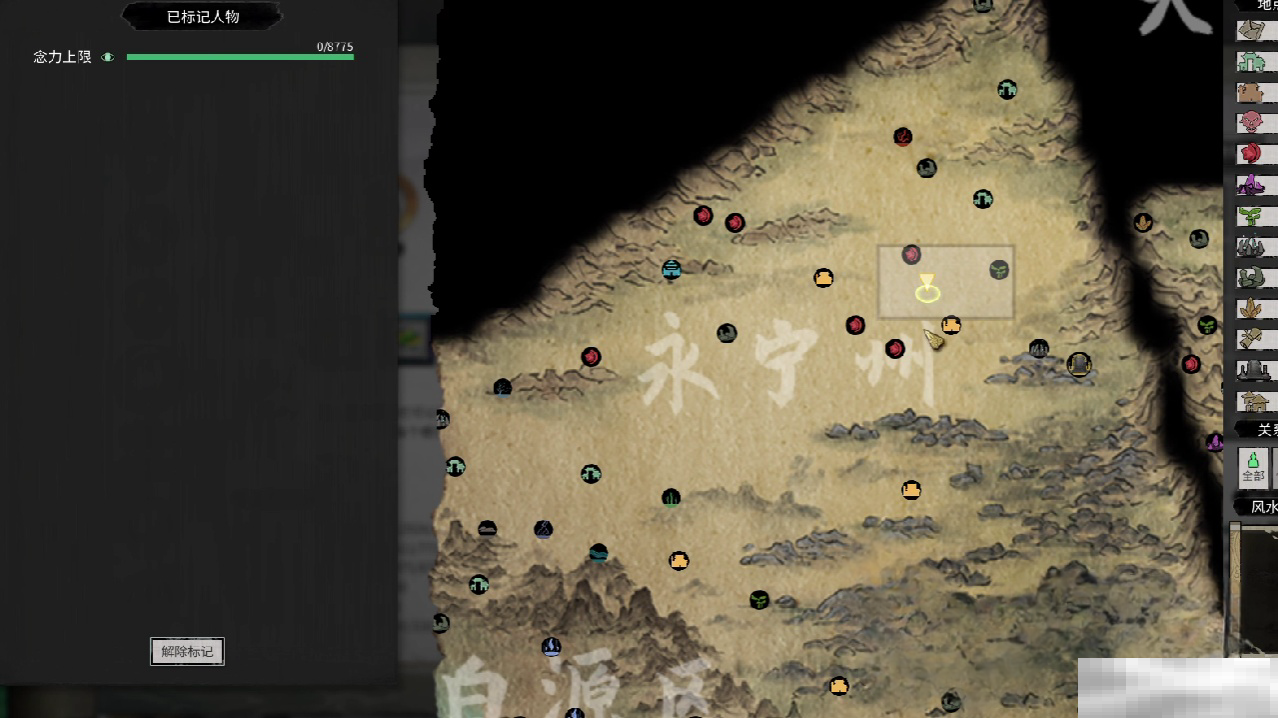Toggle the green eye icon beside 念力上限
Viewport: 1278px width, 718px height.
pos(108,57)
